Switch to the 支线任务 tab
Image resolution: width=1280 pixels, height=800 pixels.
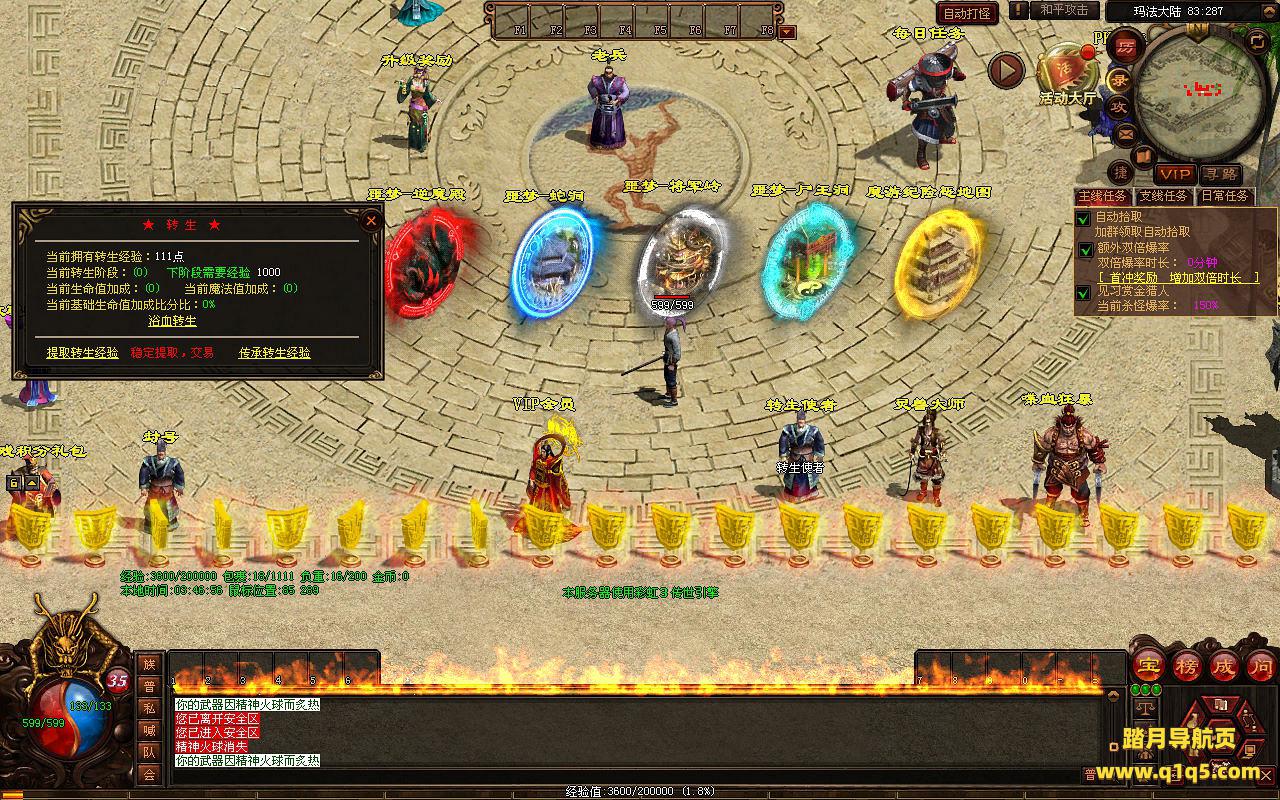click(x=1164, y=196)
